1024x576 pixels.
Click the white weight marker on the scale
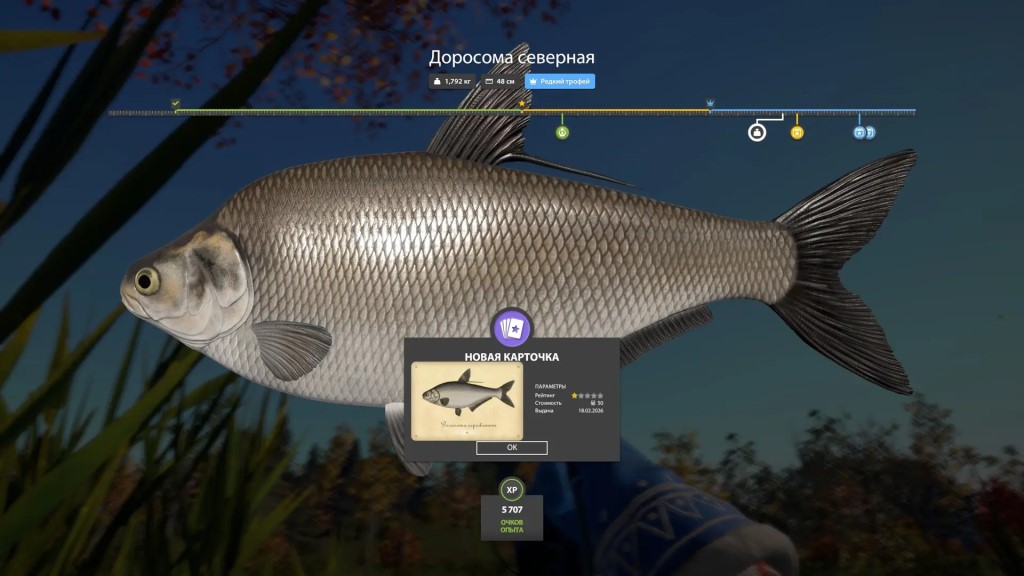[x=757, y=132]
